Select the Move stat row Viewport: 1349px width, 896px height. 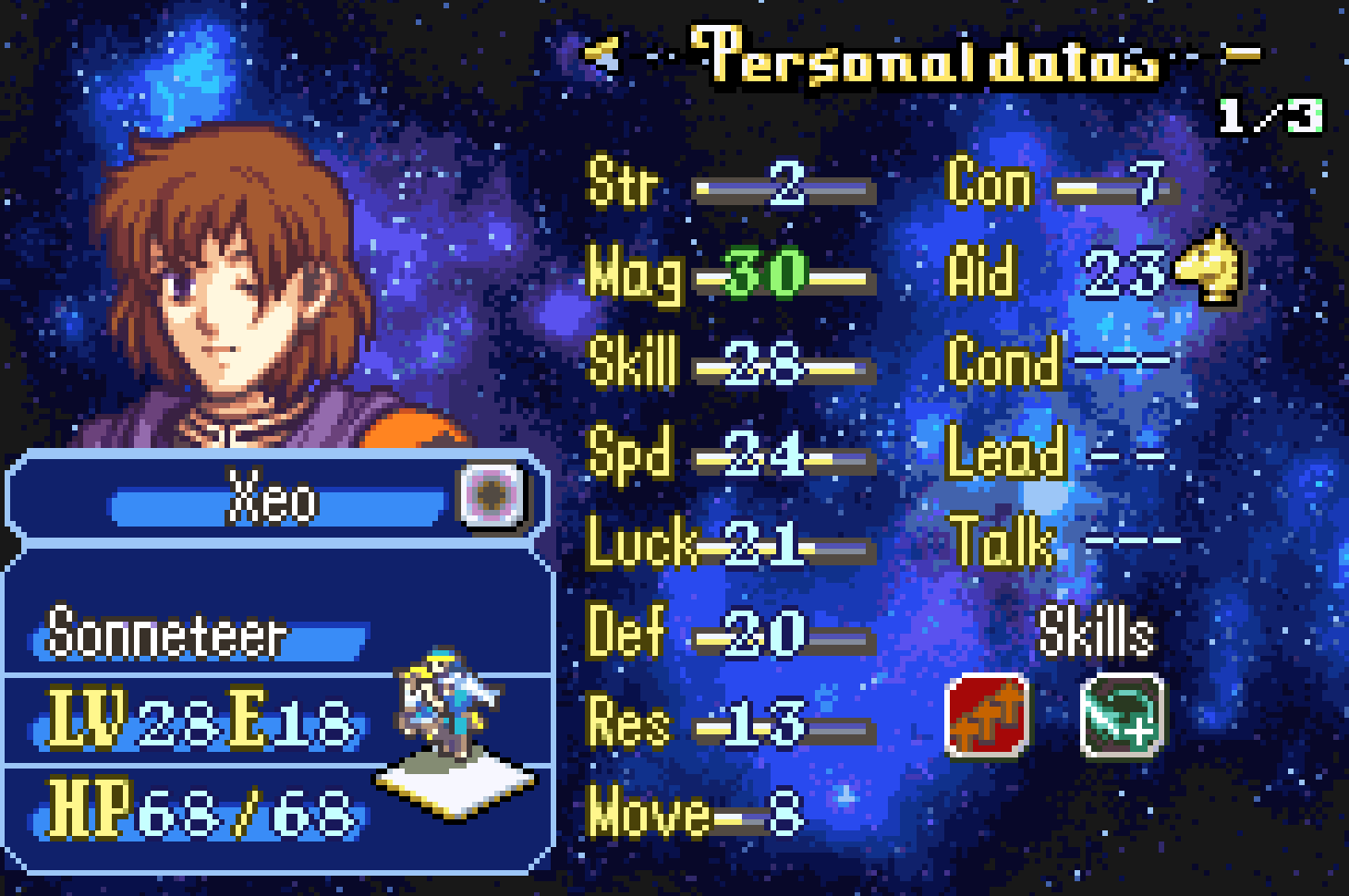point(695,815)
